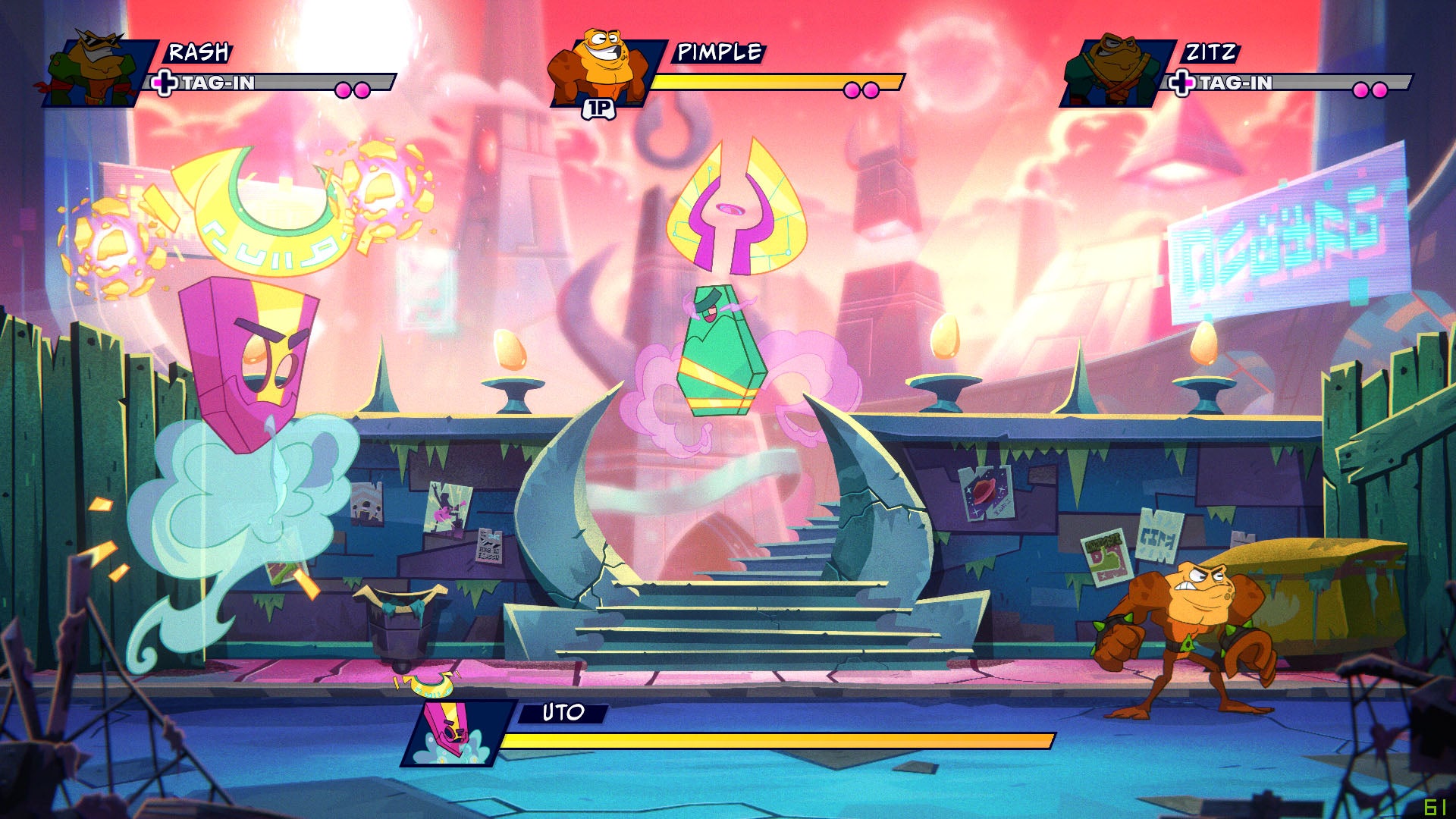Select the Uto boss portrait
The height and width of the screenshot is (819, 1456).
[x=455, y=733]
